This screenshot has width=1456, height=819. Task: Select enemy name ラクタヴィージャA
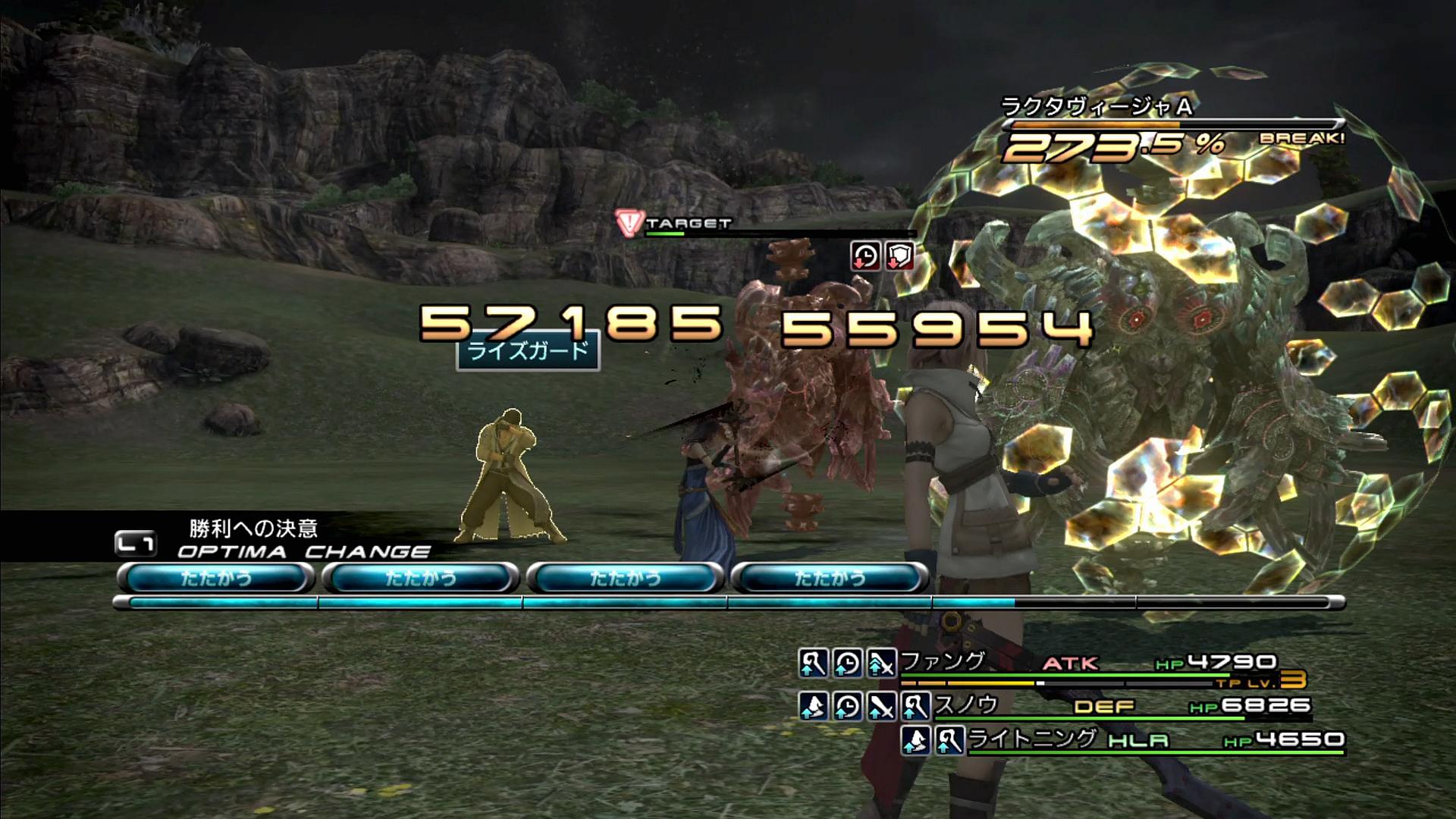(x=1097, y=107)
